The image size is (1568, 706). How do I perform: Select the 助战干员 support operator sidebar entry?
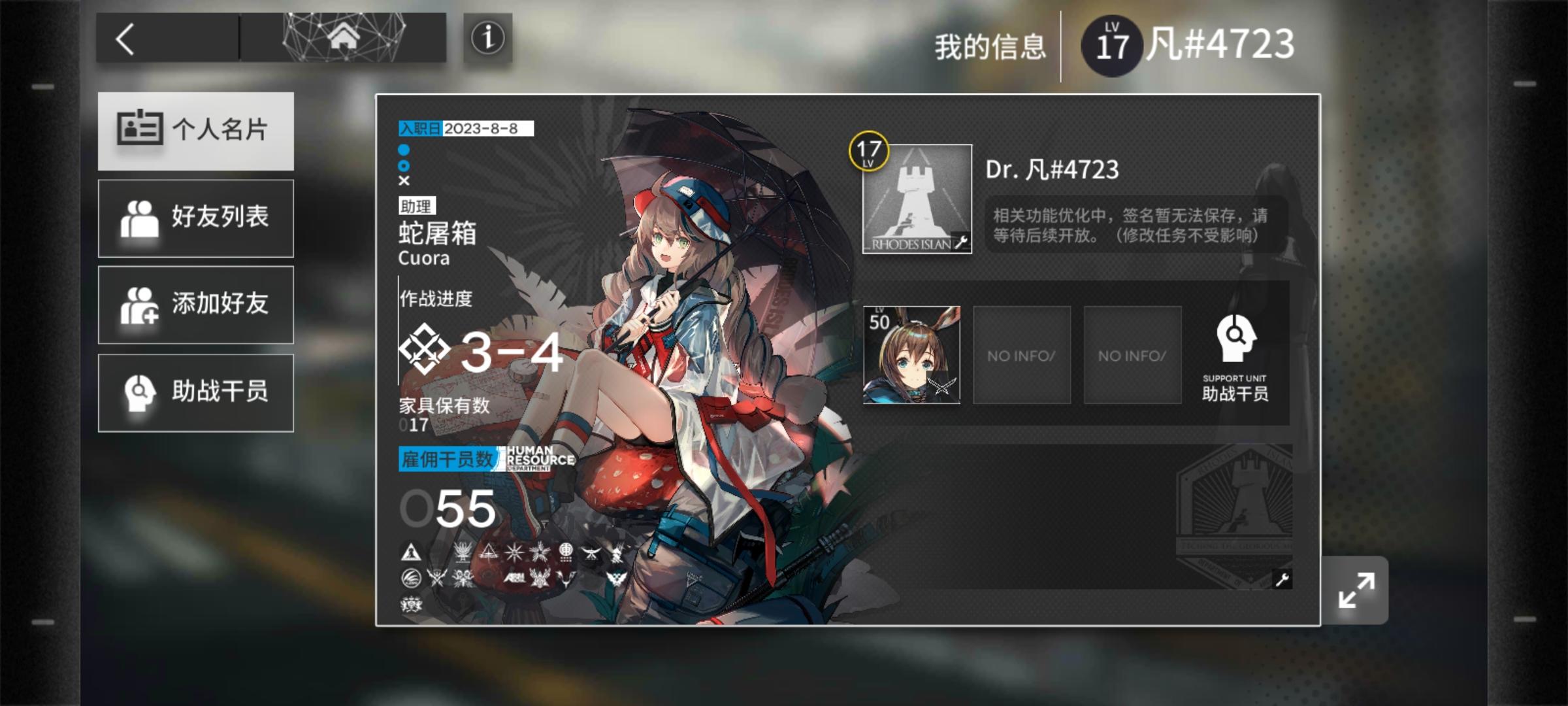pos(195,392)
